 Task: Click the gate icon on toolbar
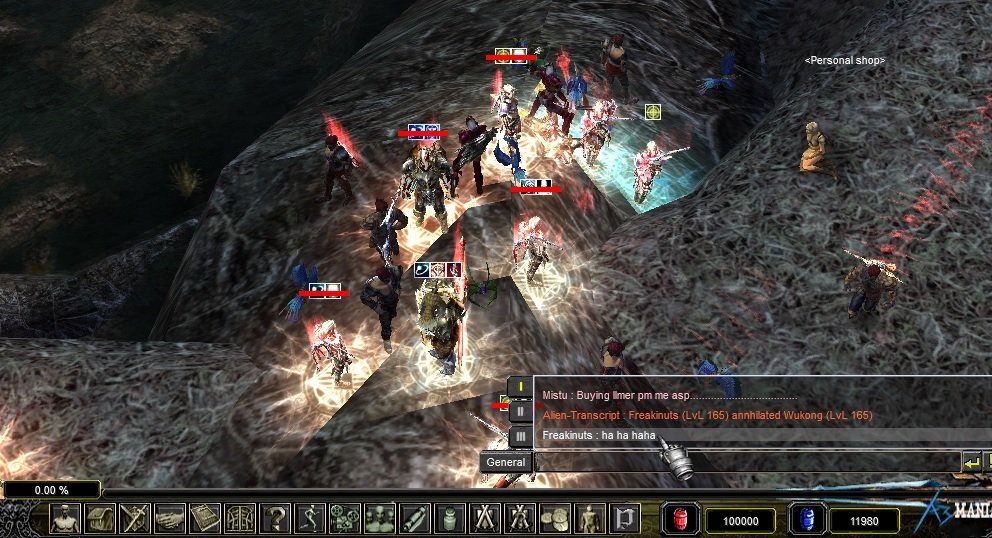point(240,518)
